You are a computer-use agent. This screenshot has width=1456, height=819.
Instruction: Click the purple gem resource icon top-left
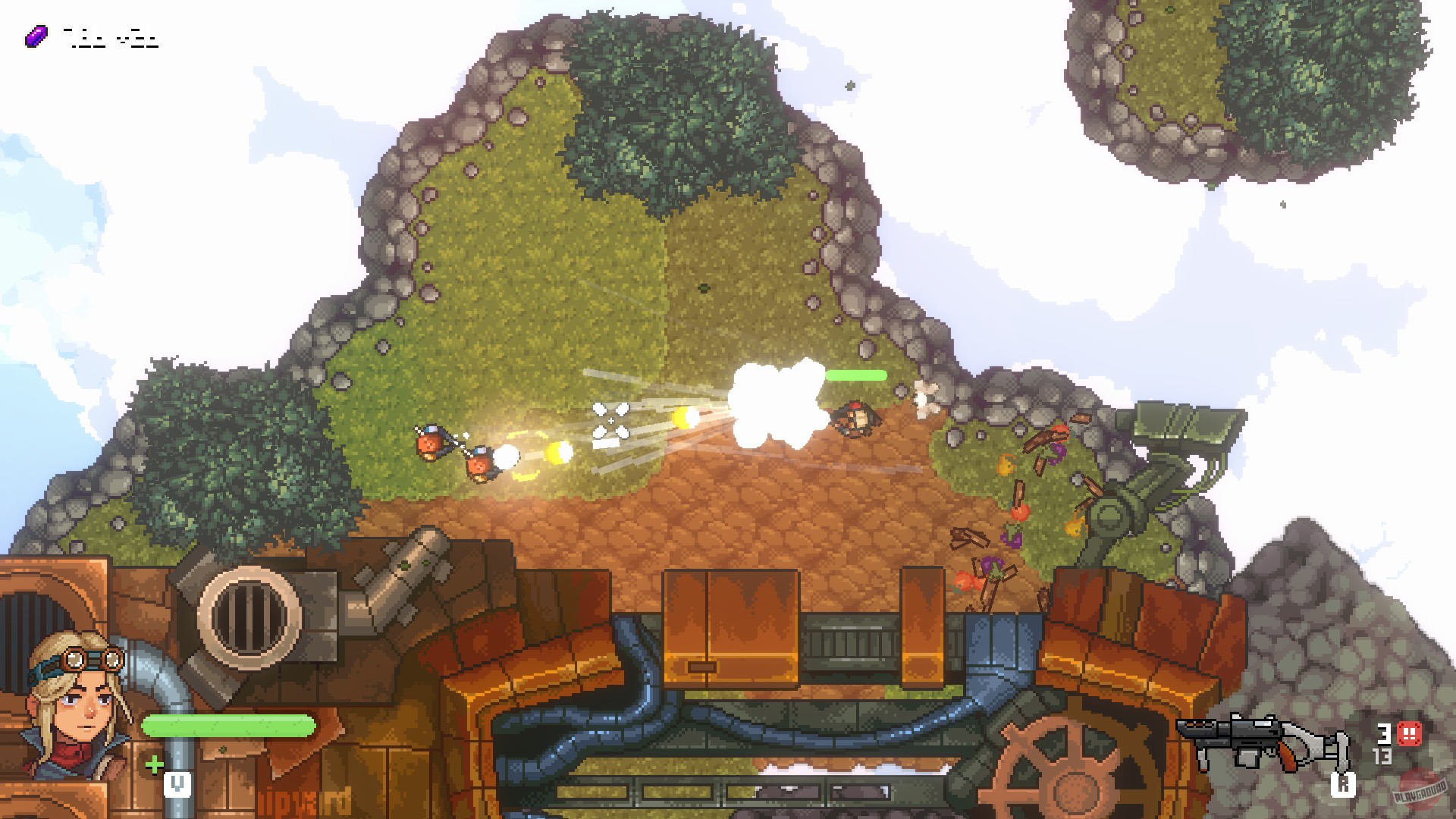(36, 35)
